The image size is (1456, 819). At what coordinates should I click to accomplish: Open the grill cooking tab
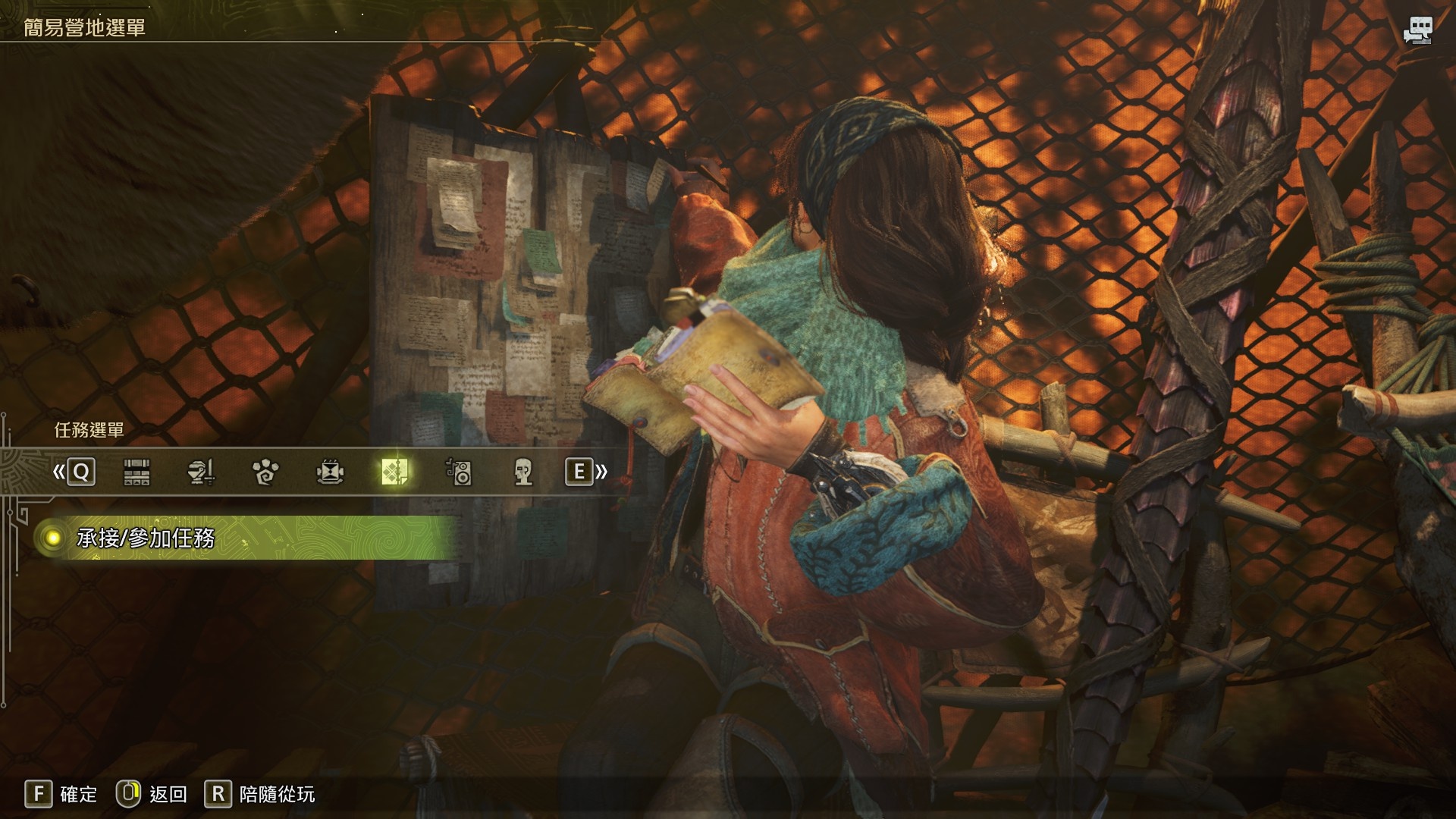pos(330,472)
